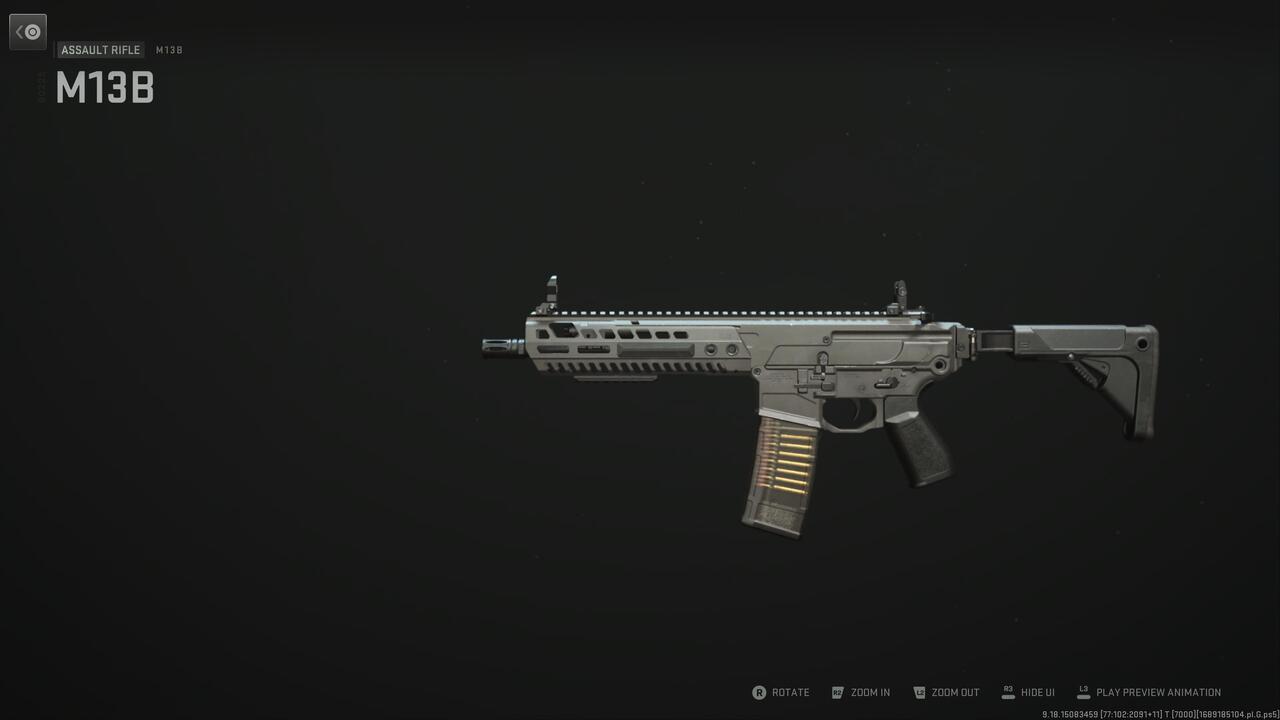Click the ROTATE text button
Screen dimensions: 1280x720
click(790, 692)
